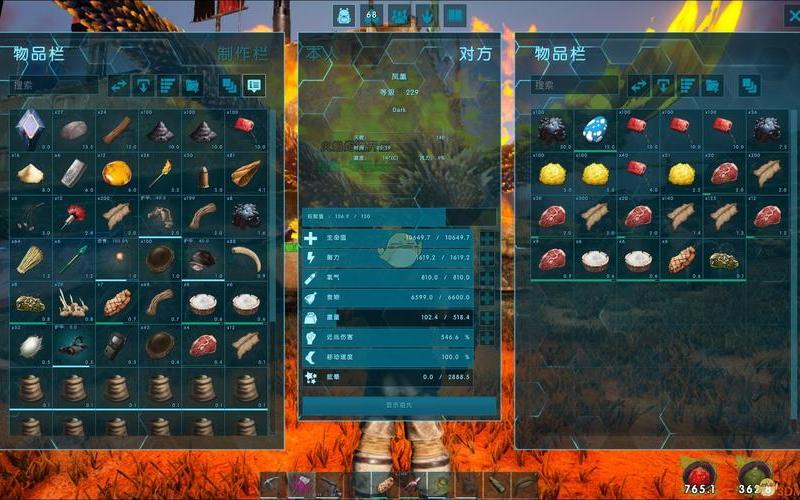The width and height of the screenshot is (800, 500).
Task: Click the left inventory search field
Action: pyautogui.click(x=55, y=86)
